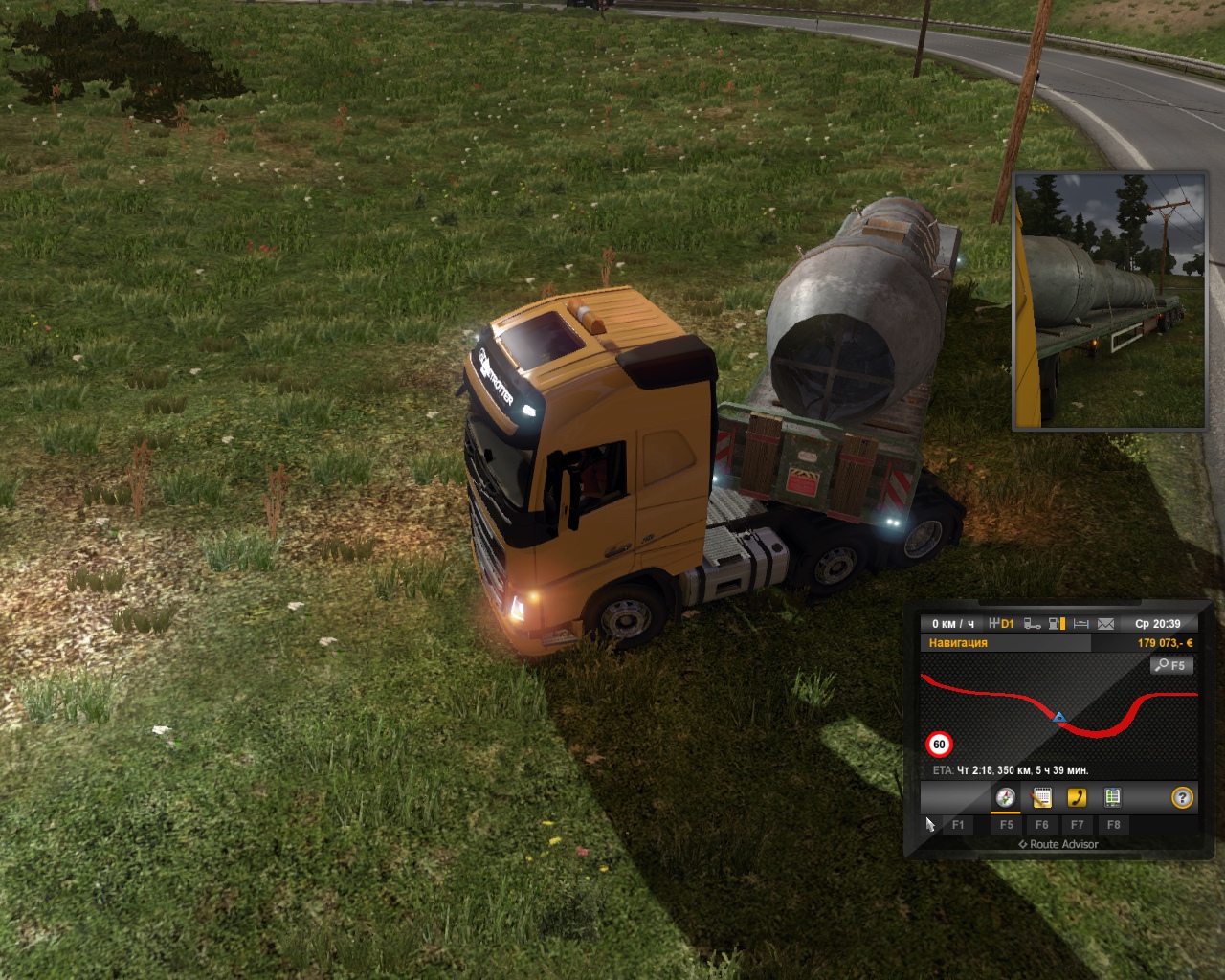Open the compass navigation tab
The image size is (1225, 980).
click(x=1005, y=797)
